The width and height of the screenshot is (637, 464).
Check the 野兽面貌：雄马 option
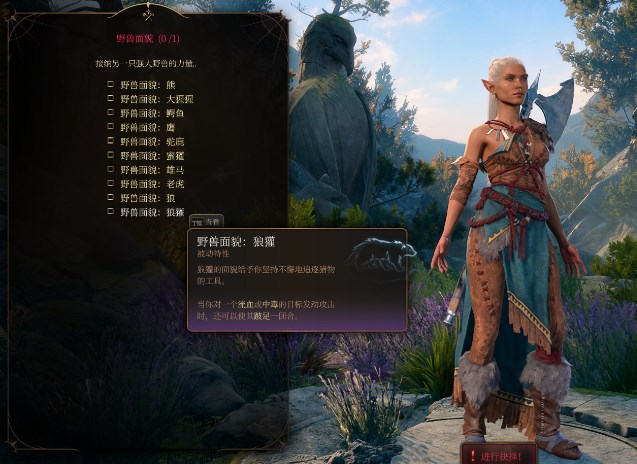[111, 170]
